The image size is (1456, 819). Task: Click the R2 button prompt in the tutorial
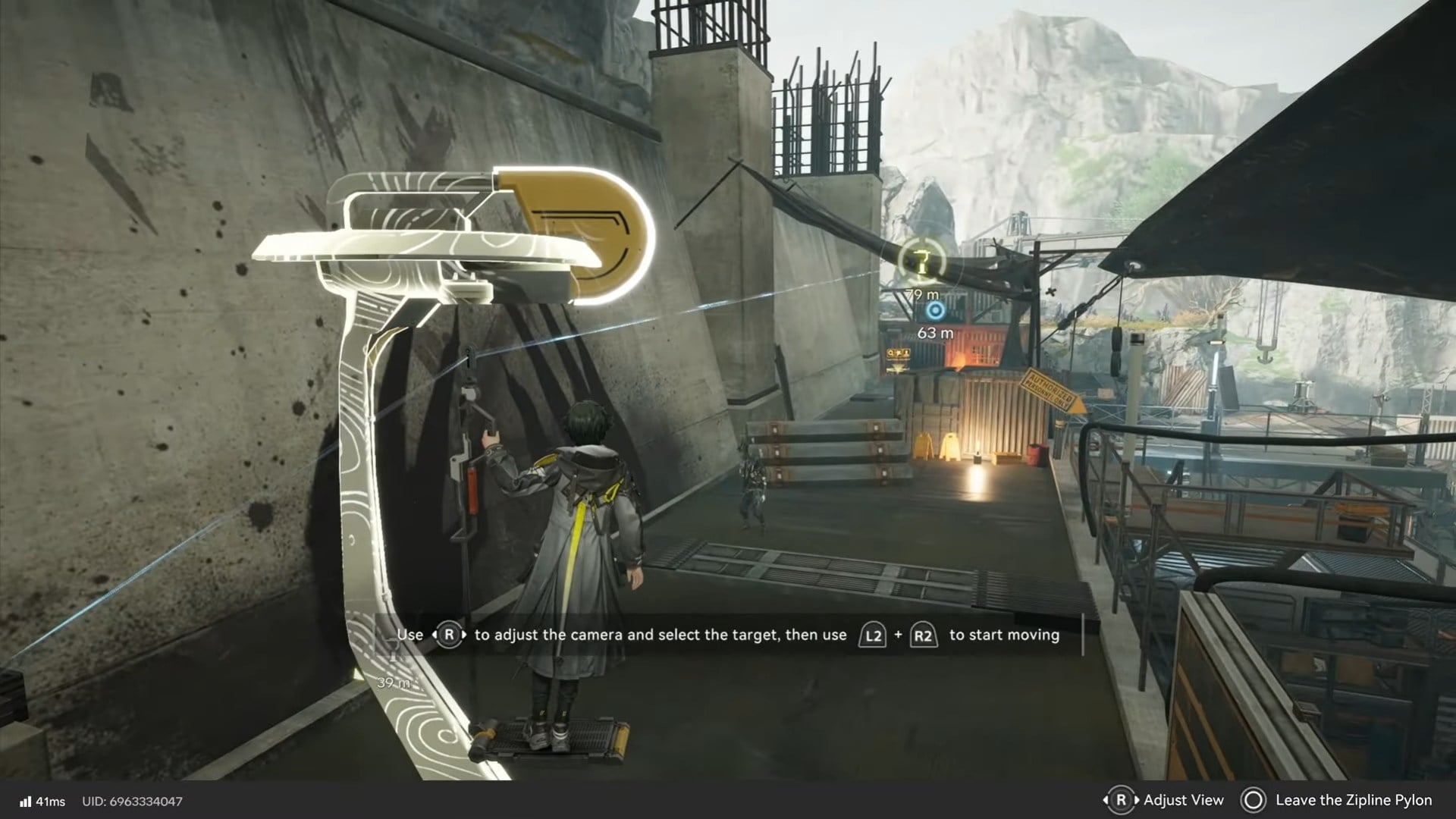pyautogui.click(x=925, y=635)
